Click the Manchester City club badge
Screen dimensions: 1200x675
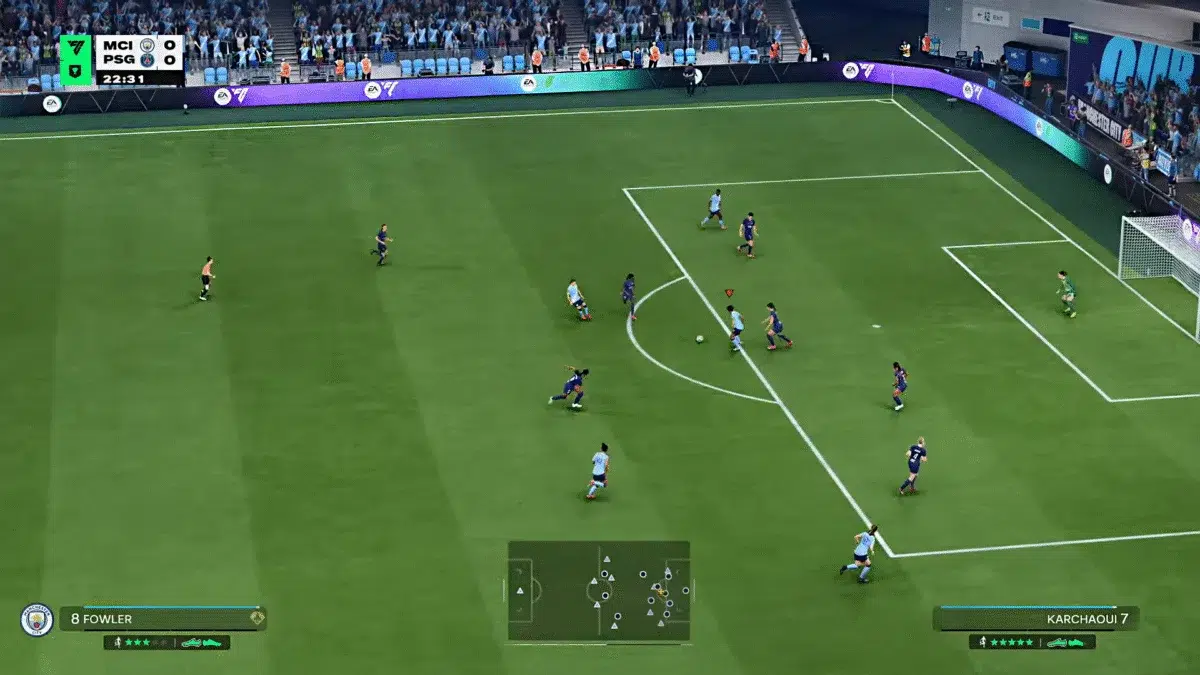tap(37, 620)
